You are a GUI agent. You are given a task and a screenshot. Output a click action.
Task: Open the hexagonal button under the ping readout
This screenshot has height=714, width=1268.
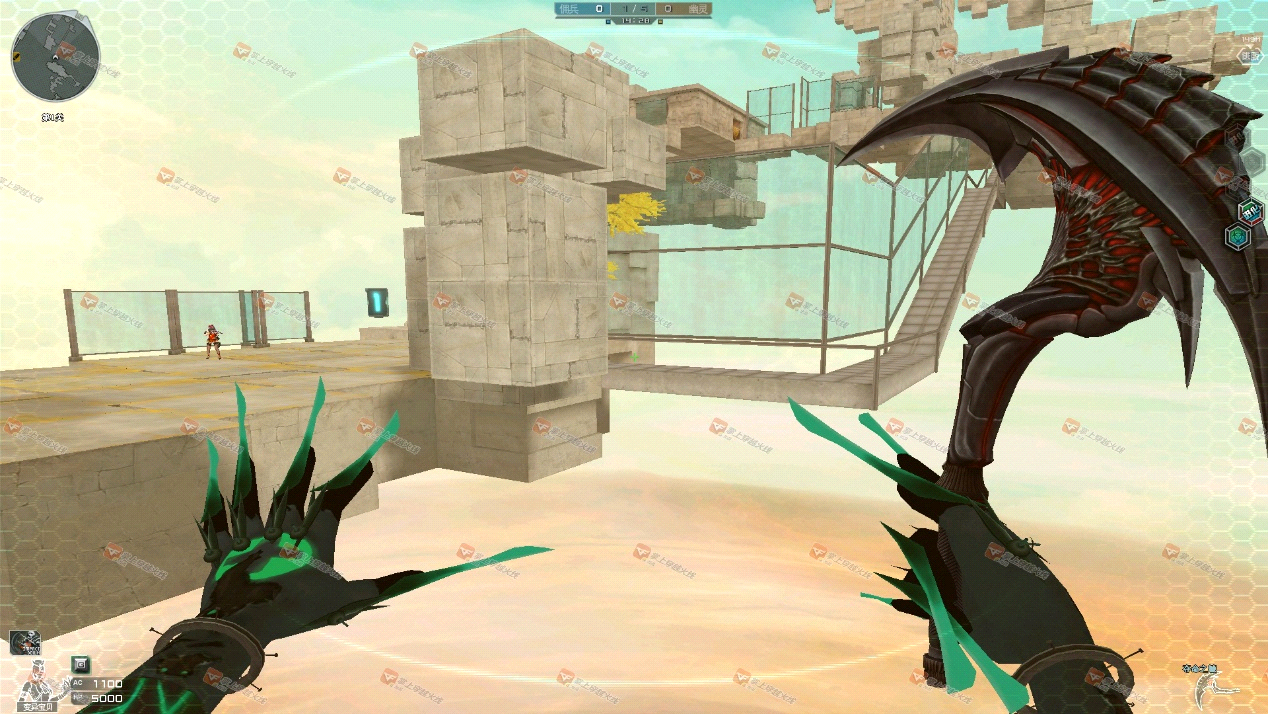[1250, 57]
